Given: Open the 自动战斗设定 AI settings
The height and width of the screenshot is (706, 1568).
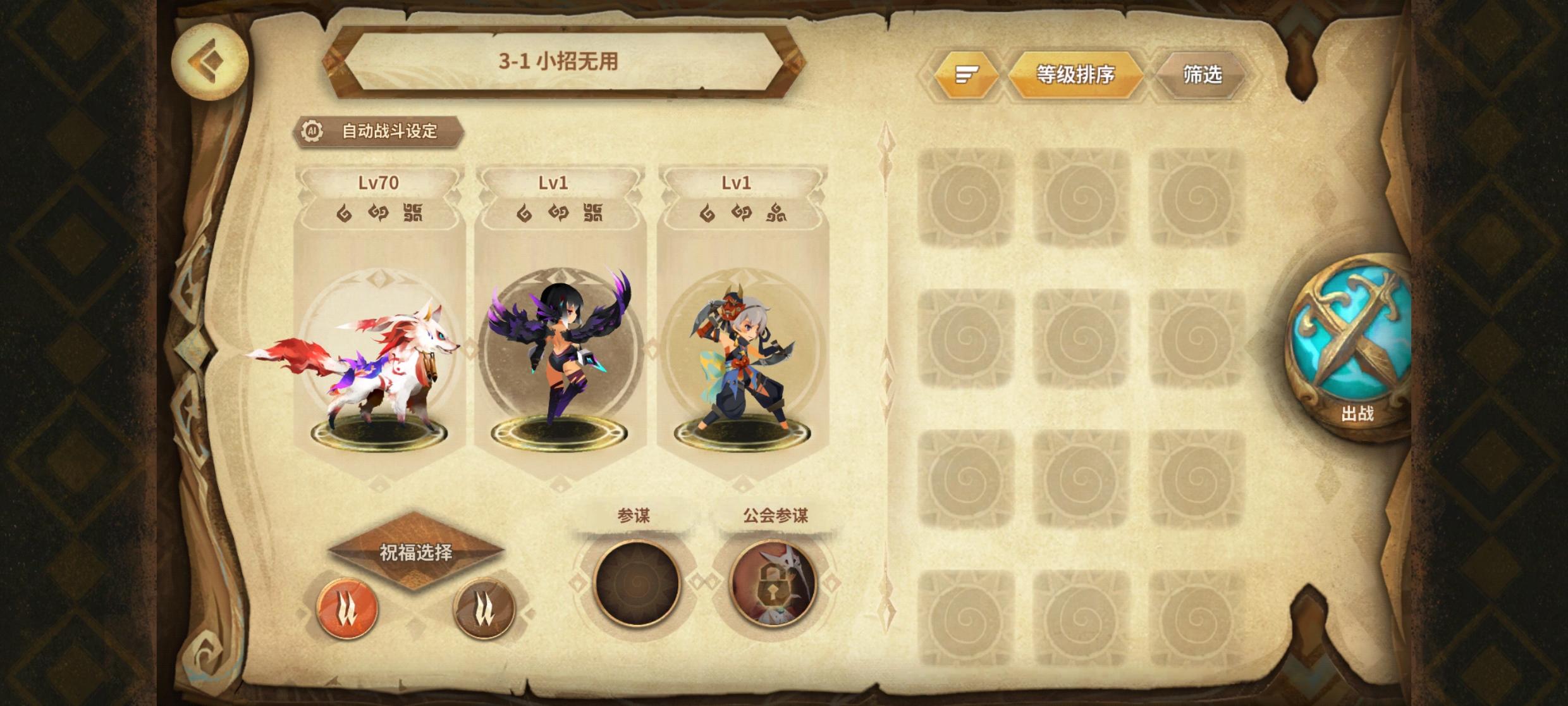Looking at the screenshot, I should [x=379, y=130].
